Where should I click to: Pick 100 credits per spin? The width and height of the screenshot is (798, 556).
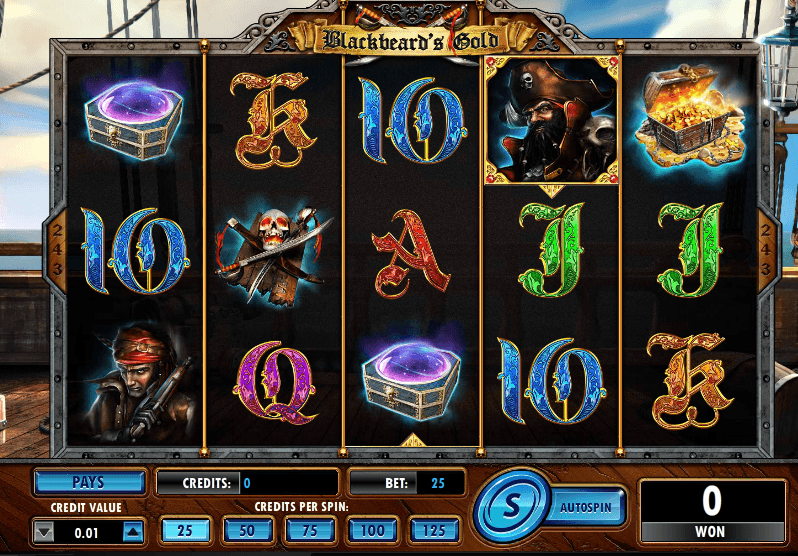[x=372, y=529]
